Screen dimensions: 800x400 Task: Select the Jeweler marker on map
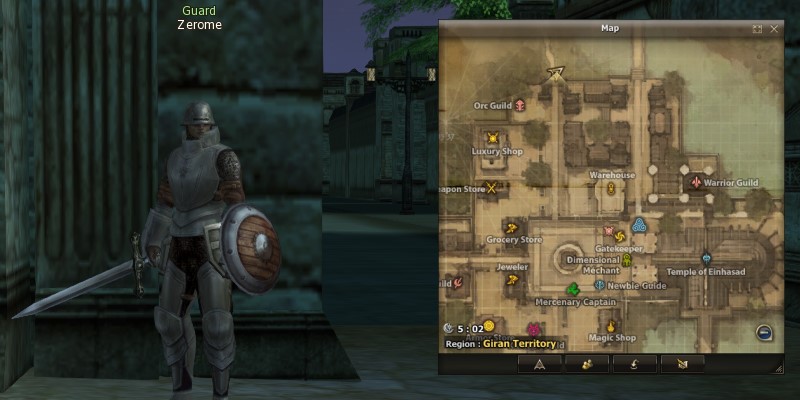[x=512, y=280]
